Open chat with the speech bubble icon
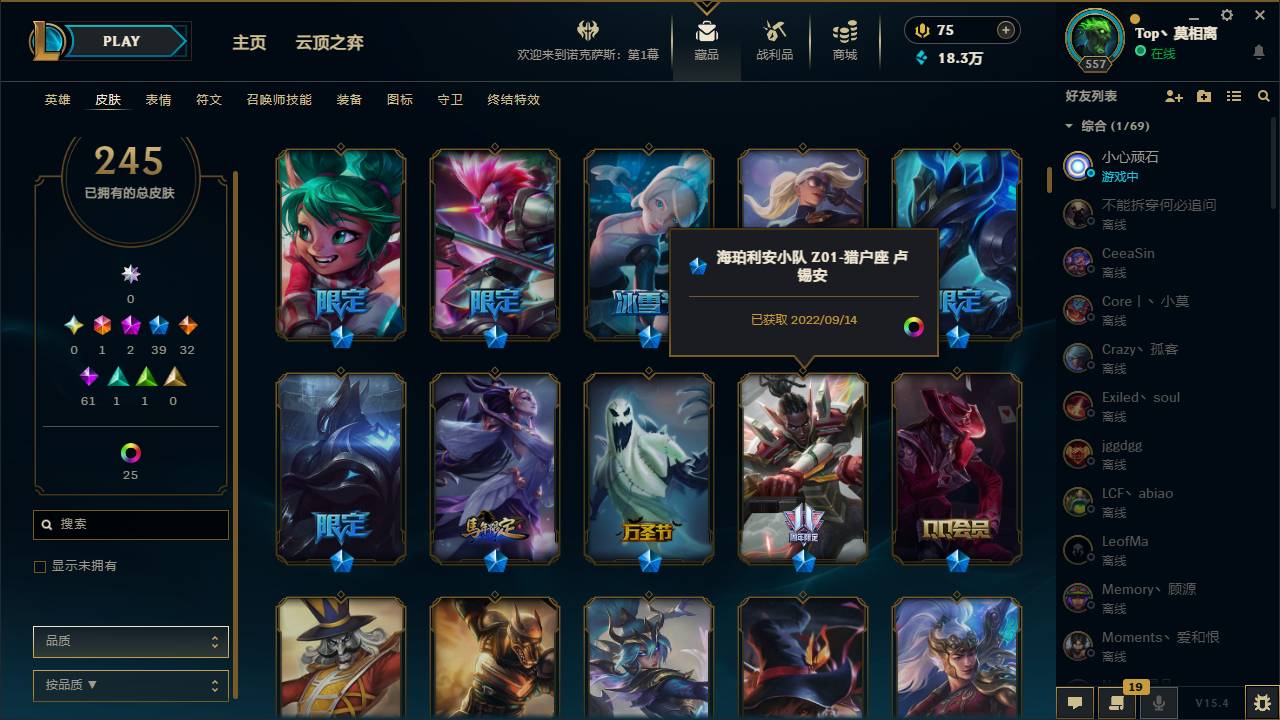 point(1075,703)
